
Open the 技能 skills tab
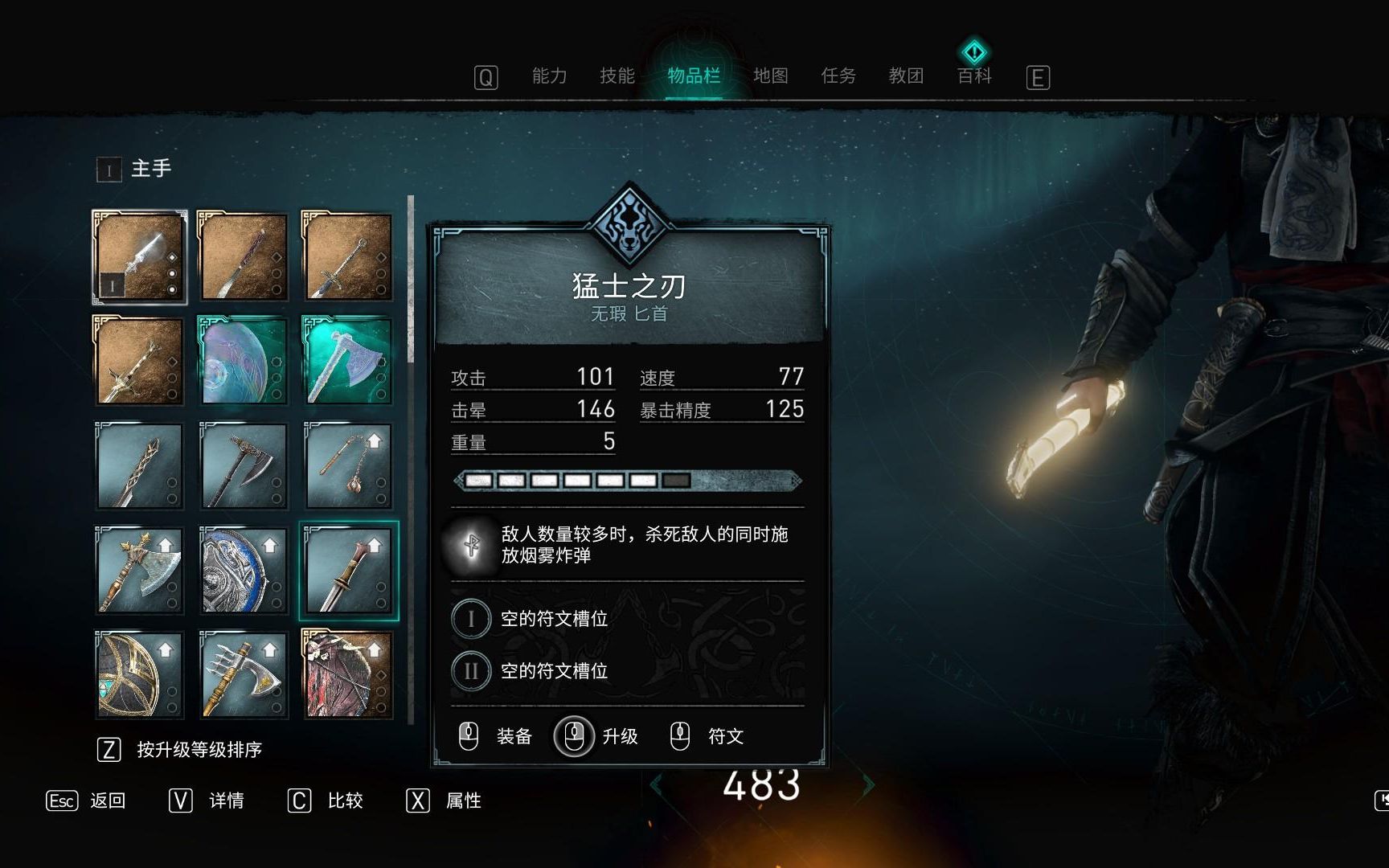617,76
